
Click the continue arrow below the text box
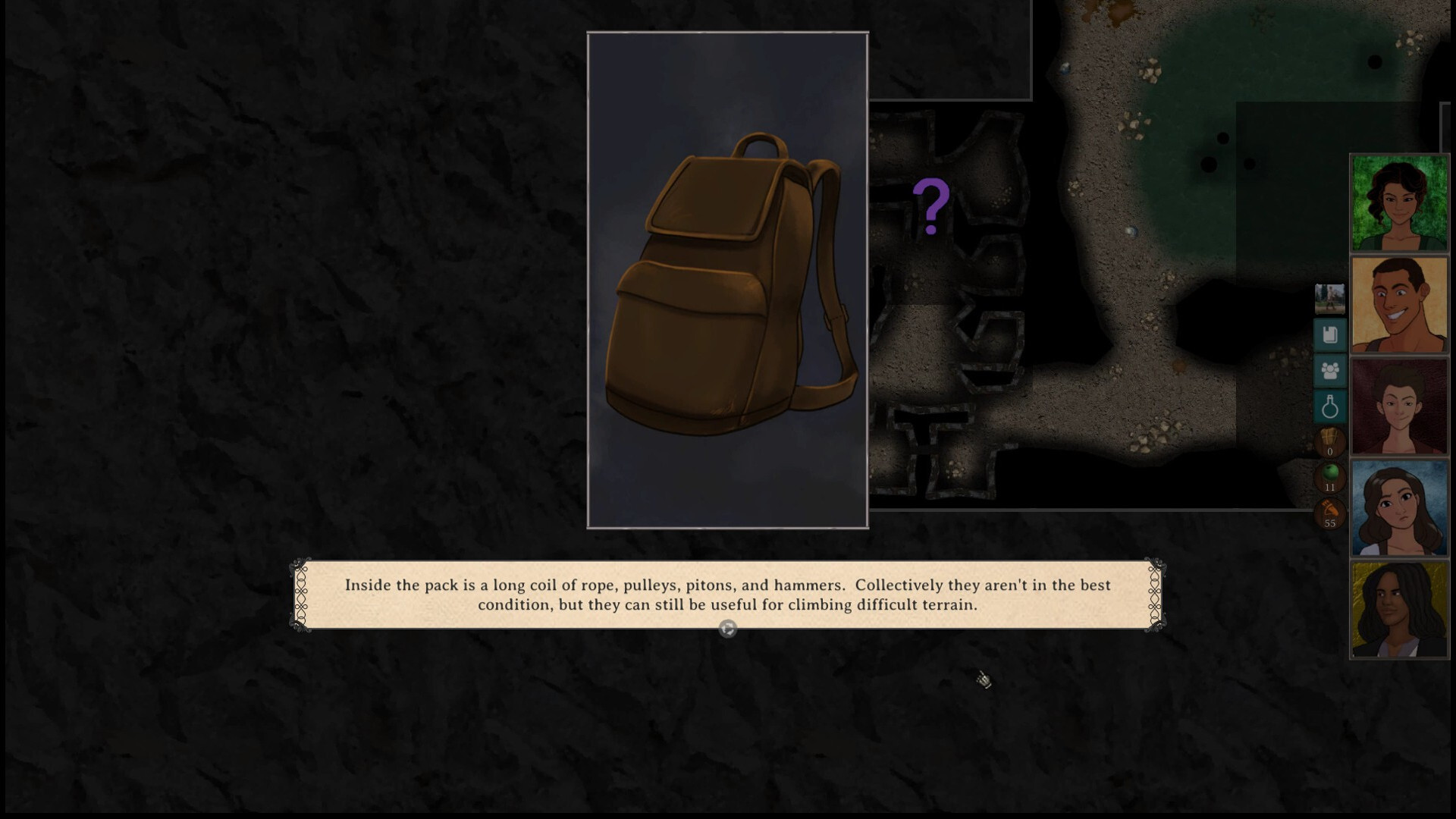coord(727,628)
